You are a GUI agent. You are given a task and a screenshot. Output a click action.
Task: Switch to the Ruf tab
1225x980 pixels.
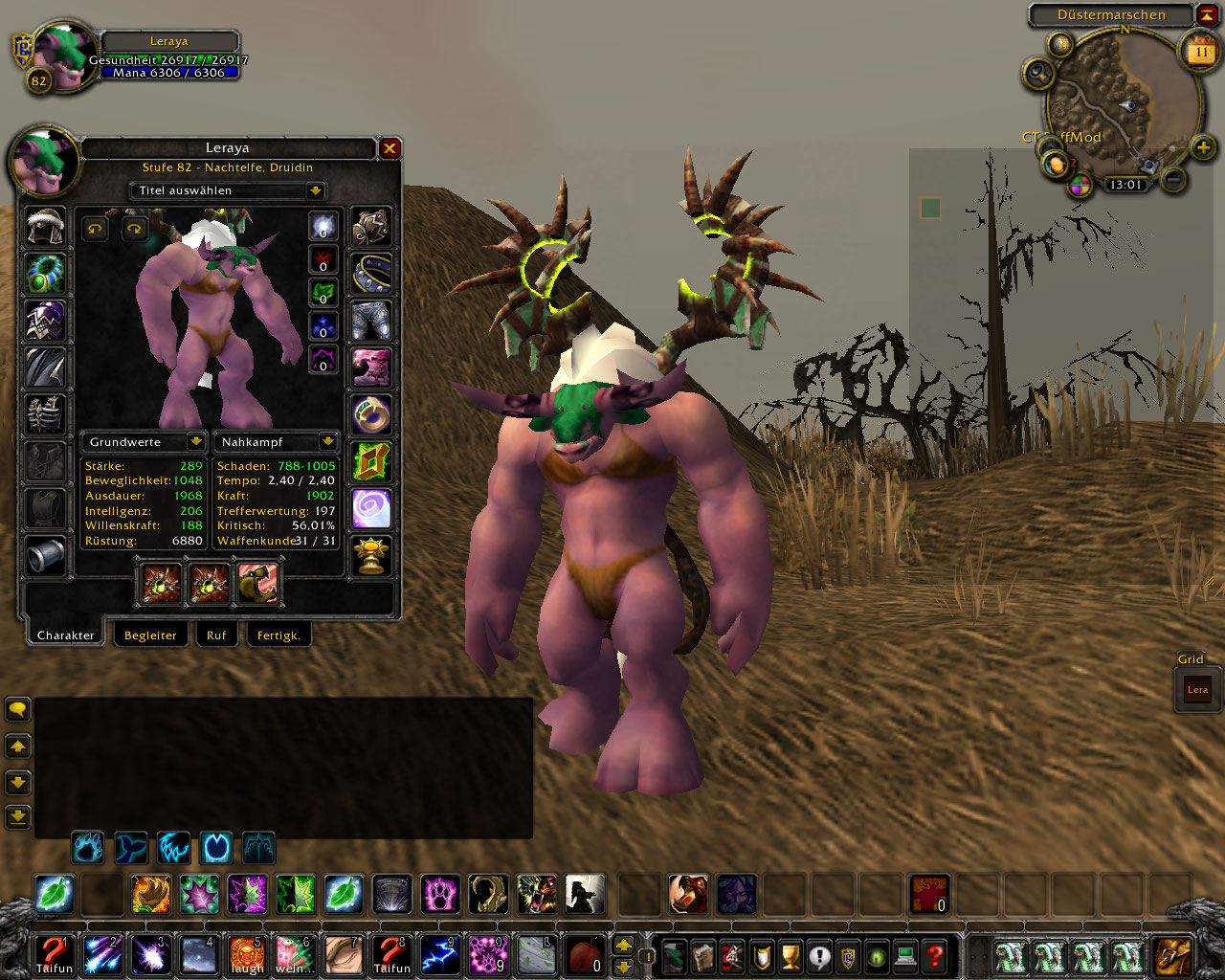point(216,635)
